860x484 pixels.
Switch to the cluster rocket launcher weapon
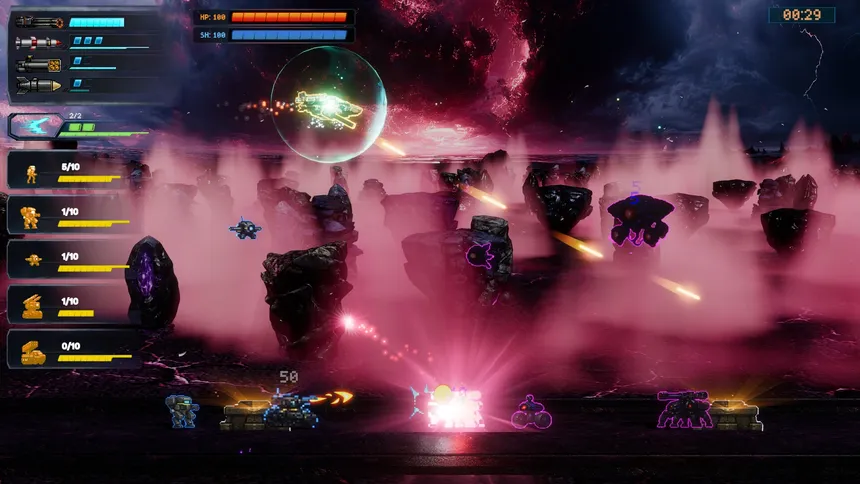click(39, 64)
